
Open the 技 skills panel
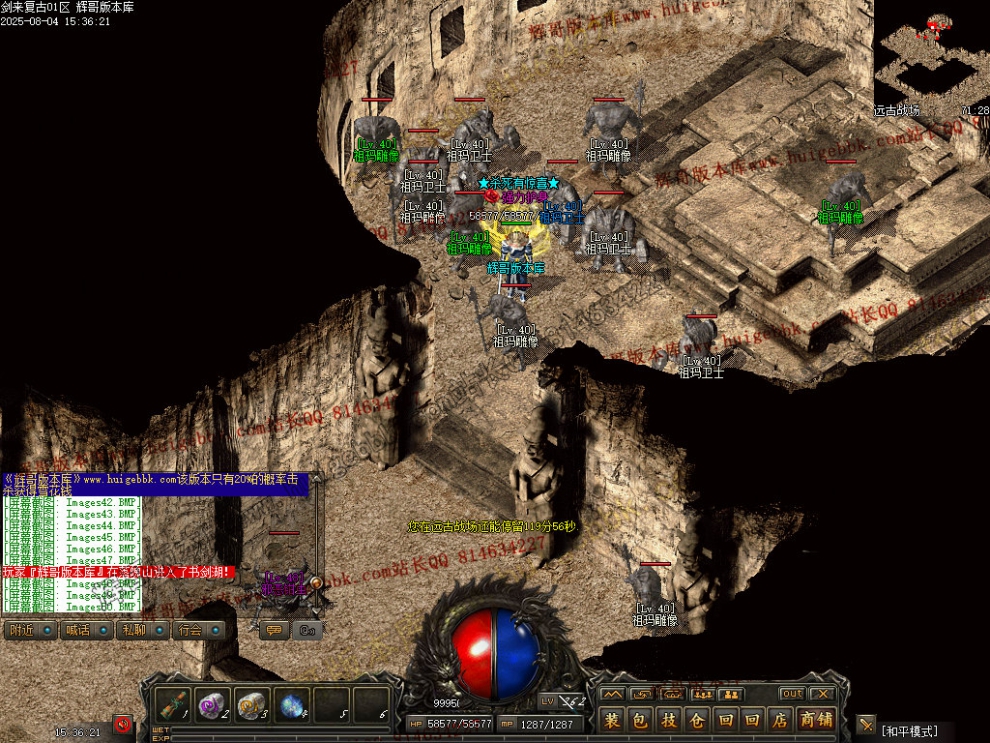click(669, 720)
